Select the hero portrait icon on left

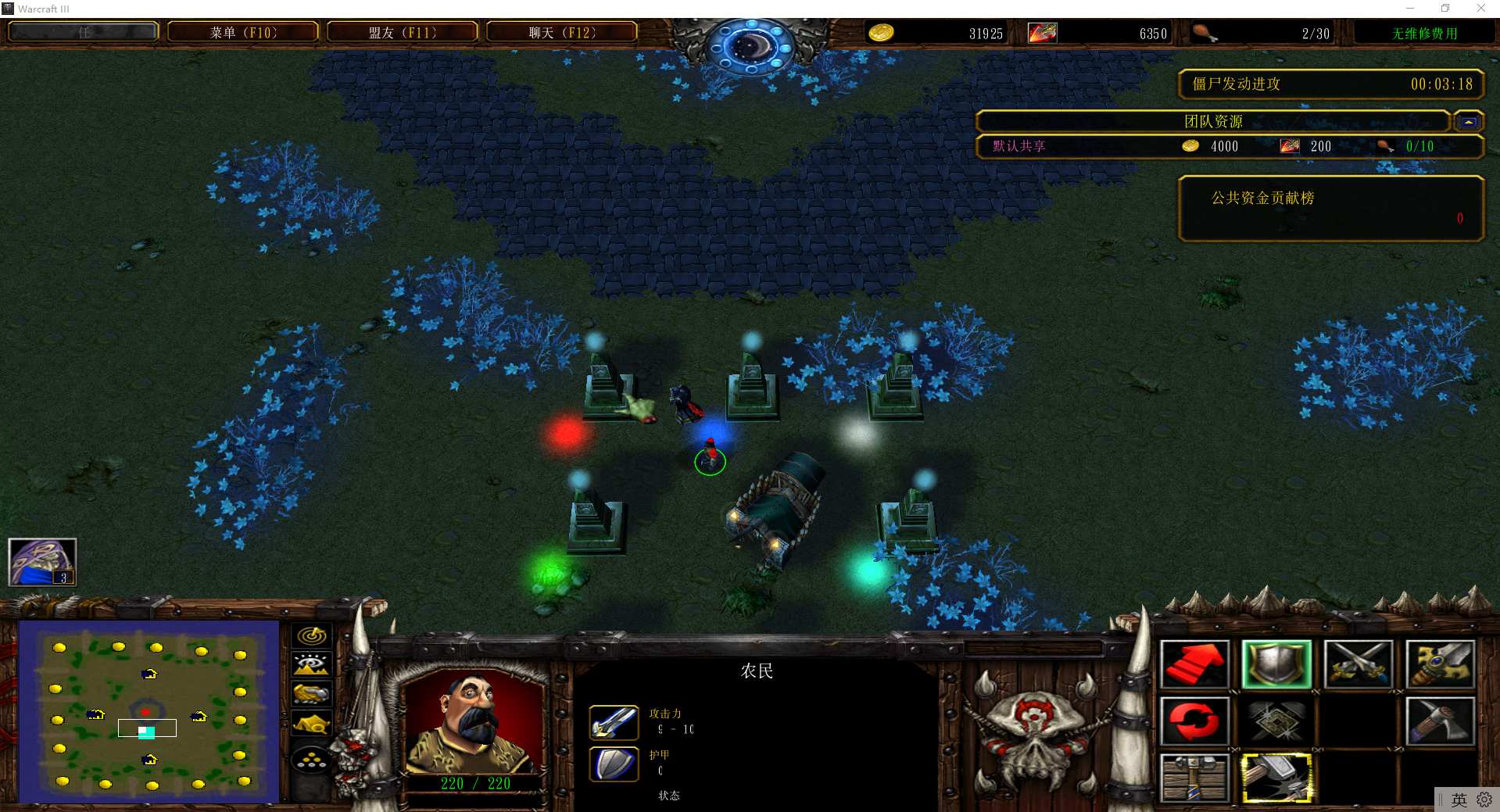tap(42, 562)
